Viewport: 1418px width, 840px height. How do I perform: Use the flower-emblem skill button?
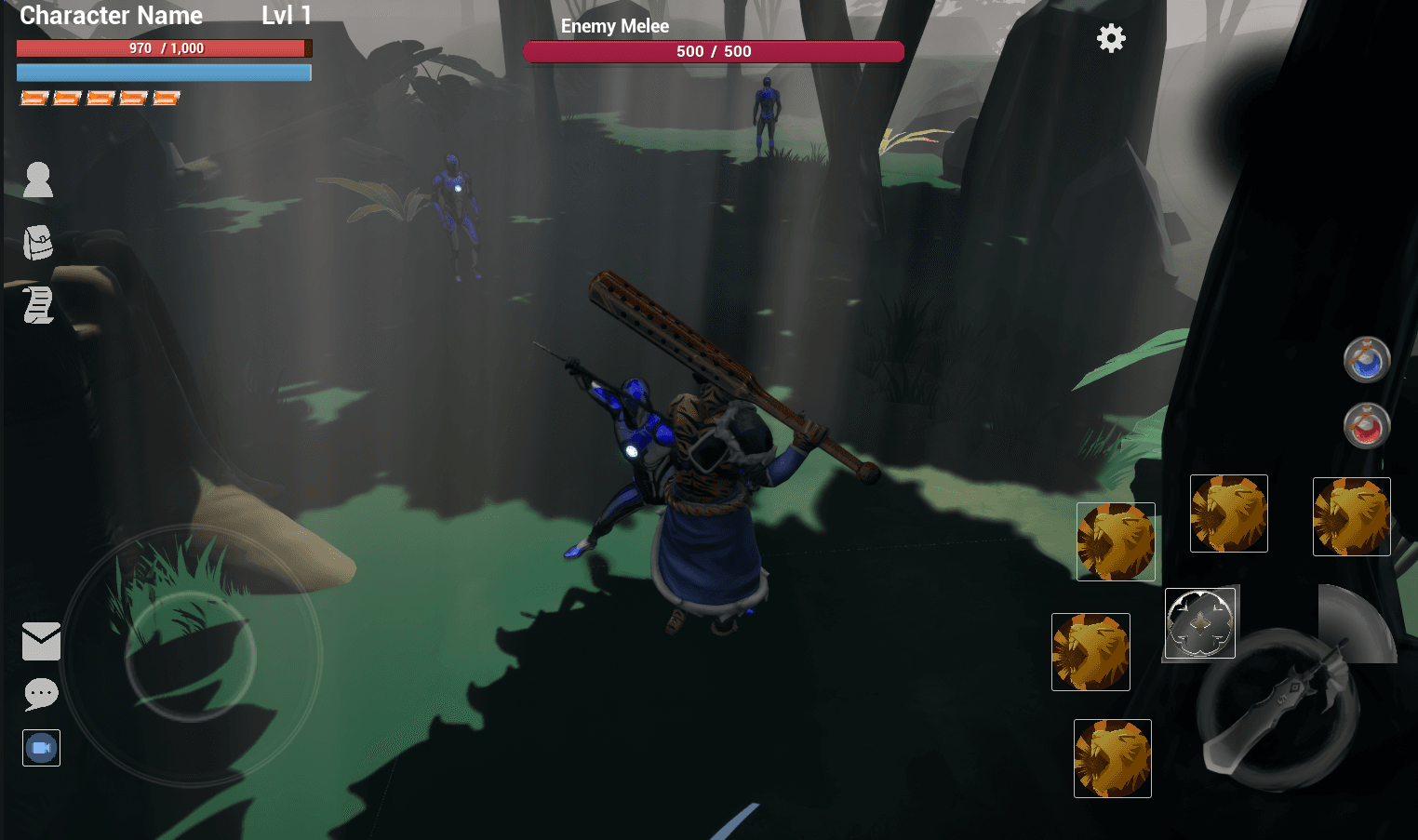[1199, 623]
